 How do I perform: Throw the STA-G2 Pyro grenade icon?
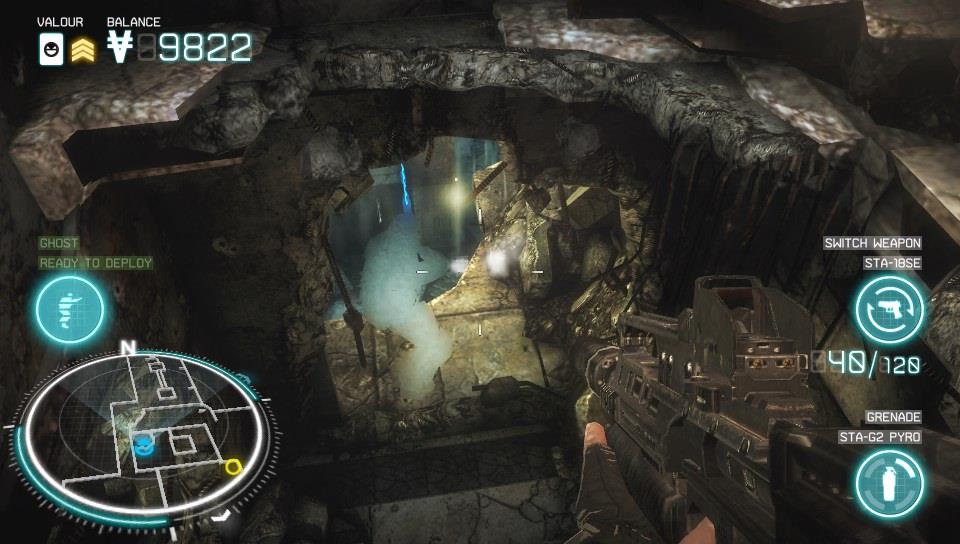889,481
